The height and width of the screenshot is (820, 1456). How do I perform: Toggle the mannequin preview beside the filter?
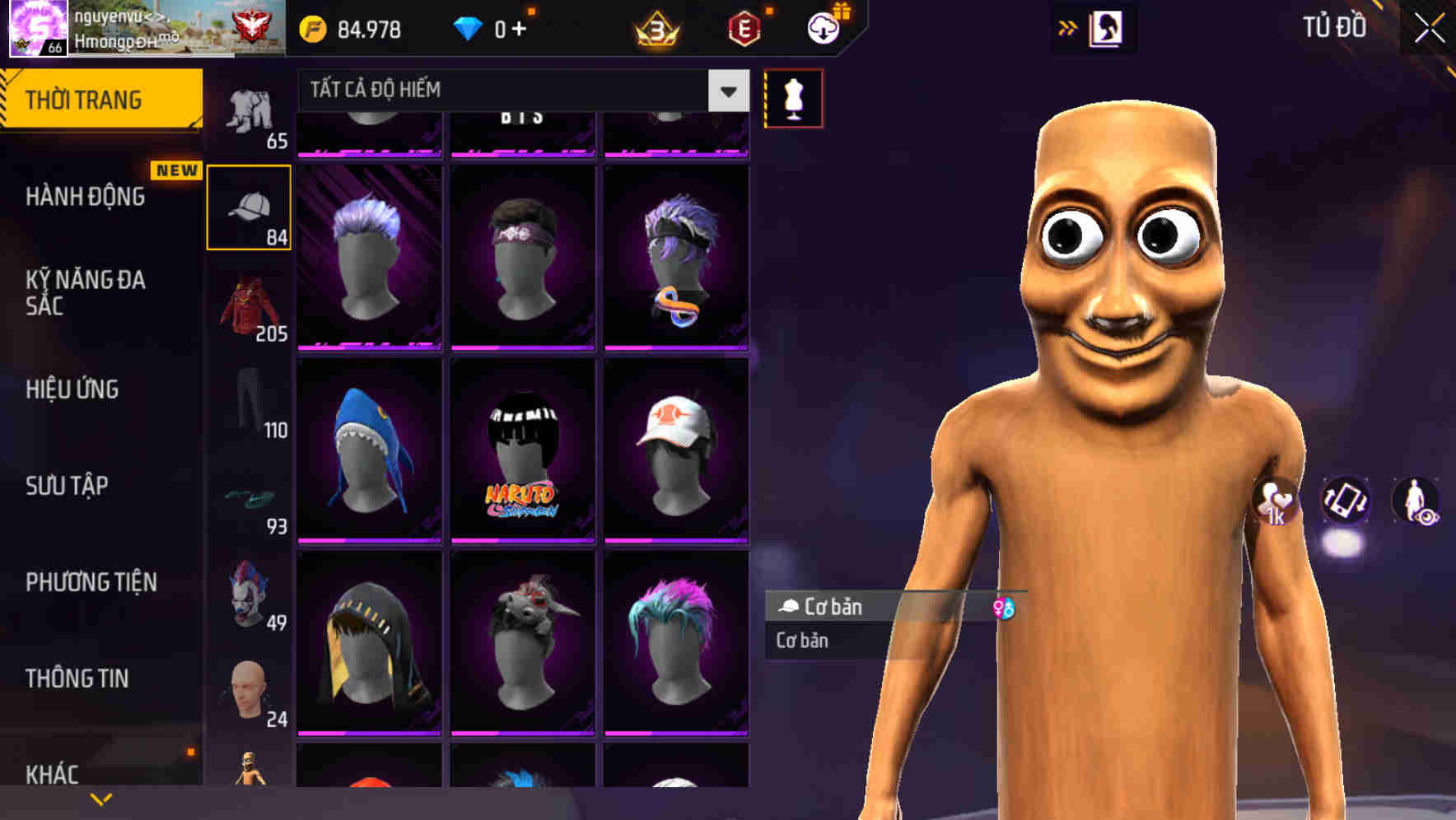[x=793, y=98]
